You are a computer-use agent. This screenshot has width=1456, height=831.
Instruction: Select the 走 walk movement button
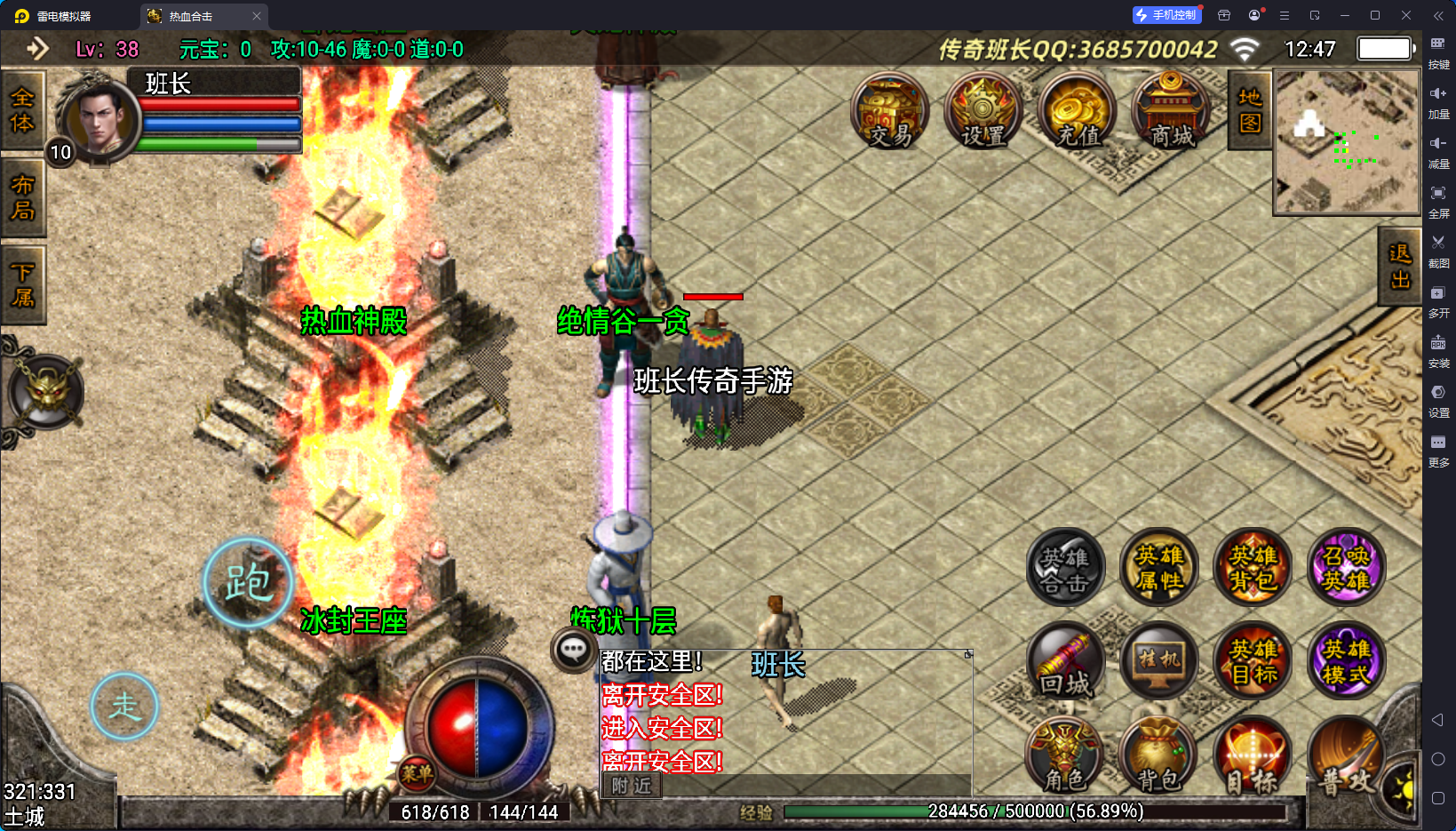coord(124,707)
